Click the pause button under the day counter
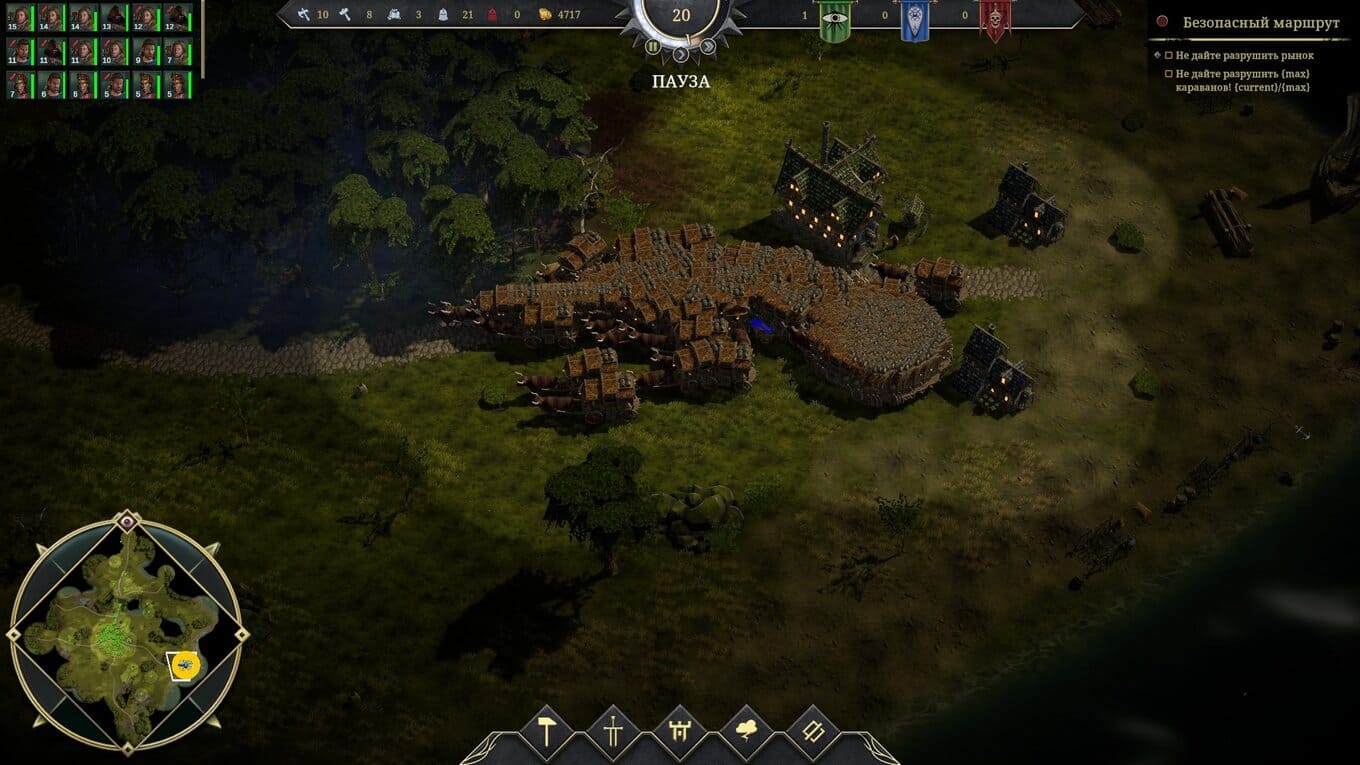This screenshot has height=765, width=1360. [652, 46]
